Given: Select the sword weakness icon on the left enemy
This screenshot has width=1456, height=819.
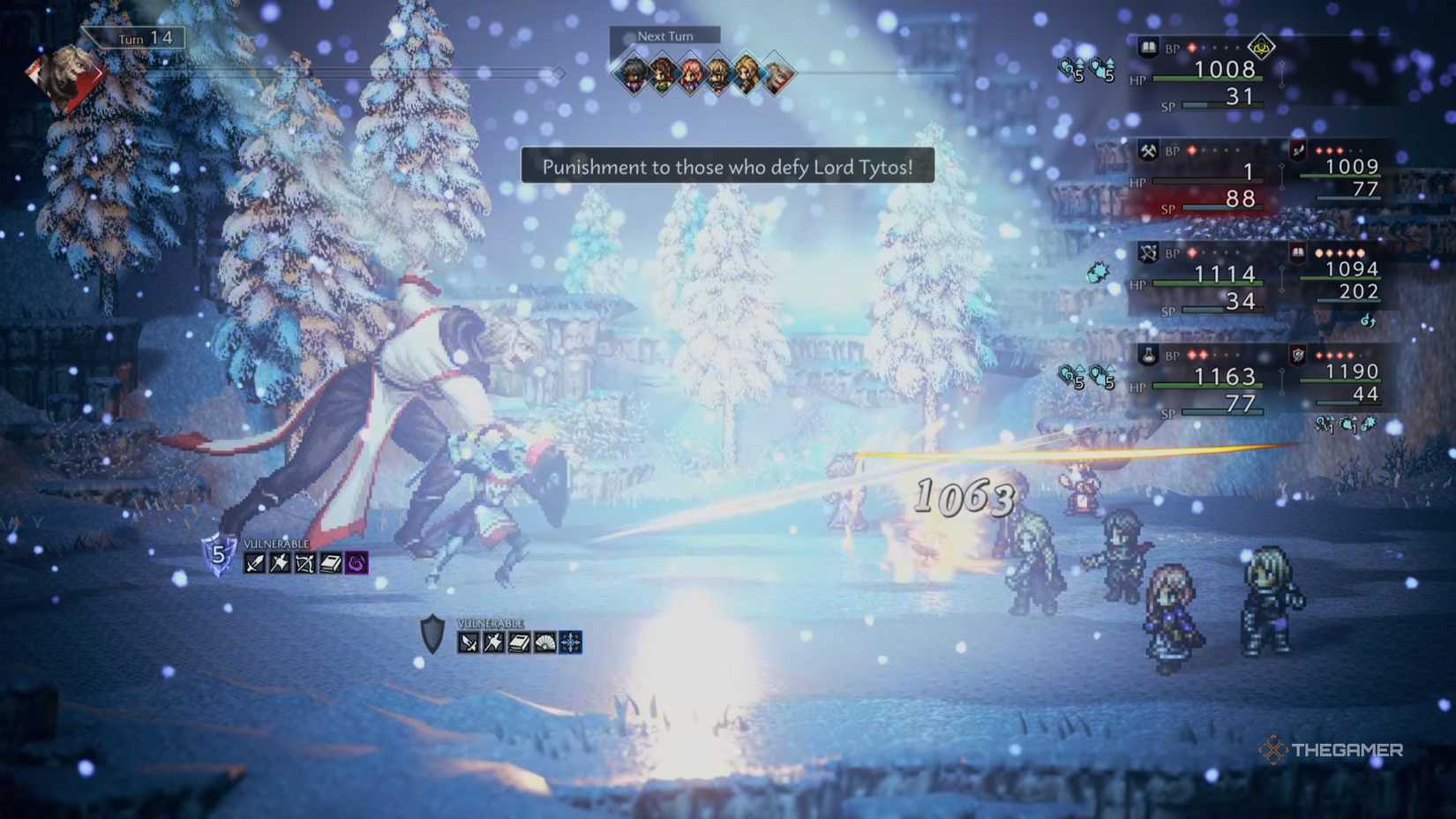Looking at the screenshot, I should pos(252,564).
